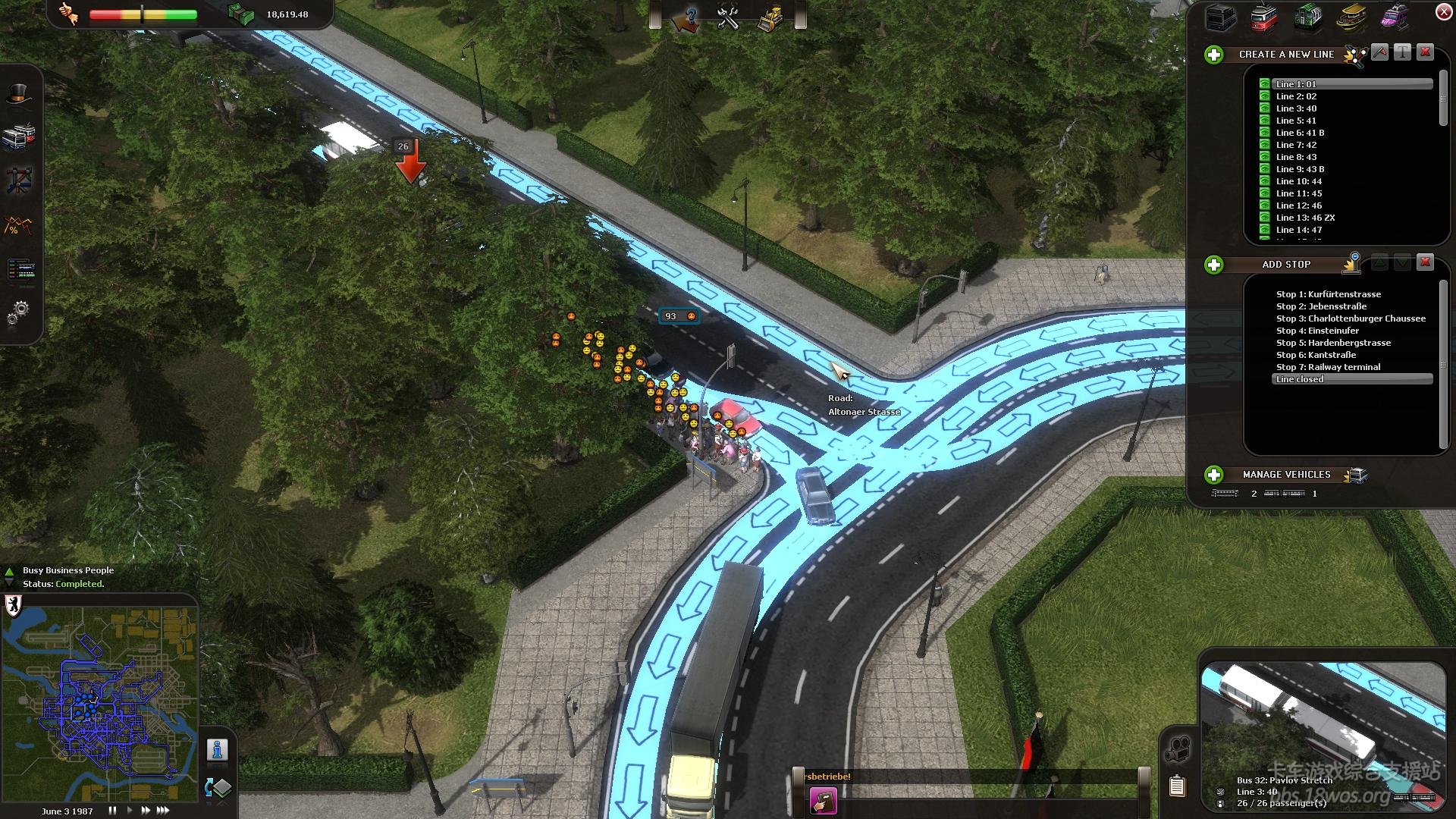Screen dimensions: 1456x819
Task: Switch to the helicopter vehicle type
Action: pyautogui.click(x=1395, y=17)
